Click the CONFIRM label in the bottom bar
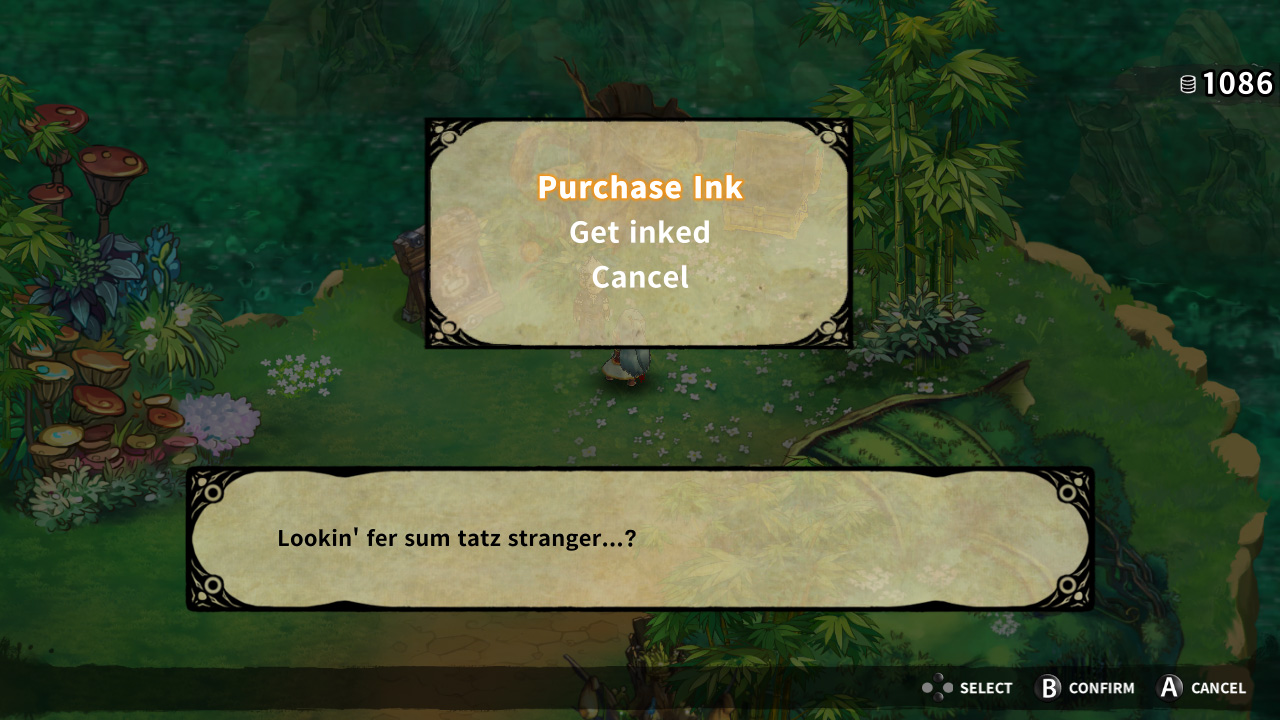This screenshot has height=720, width=1280. point(1104,688)
